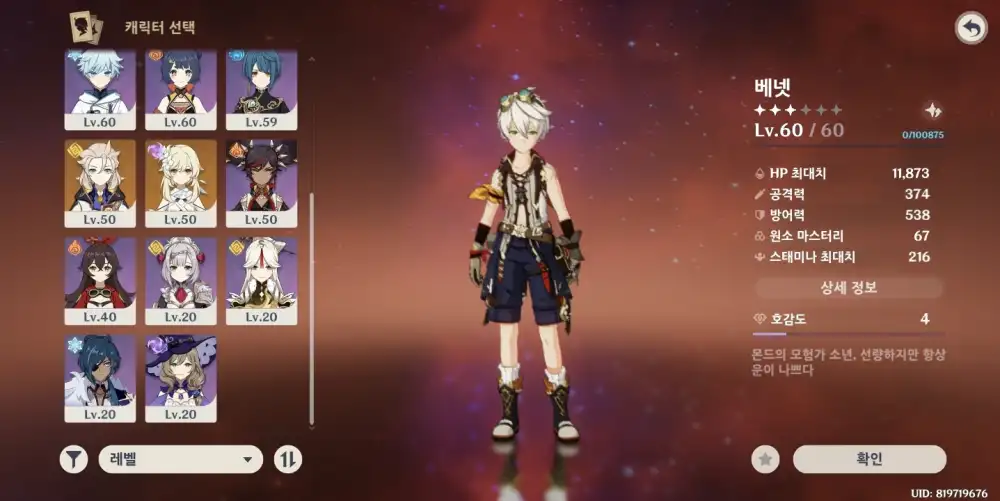Open the 레벨 sort dropdown
This screenshot has width=1000, height=501.
coord(181,459)
